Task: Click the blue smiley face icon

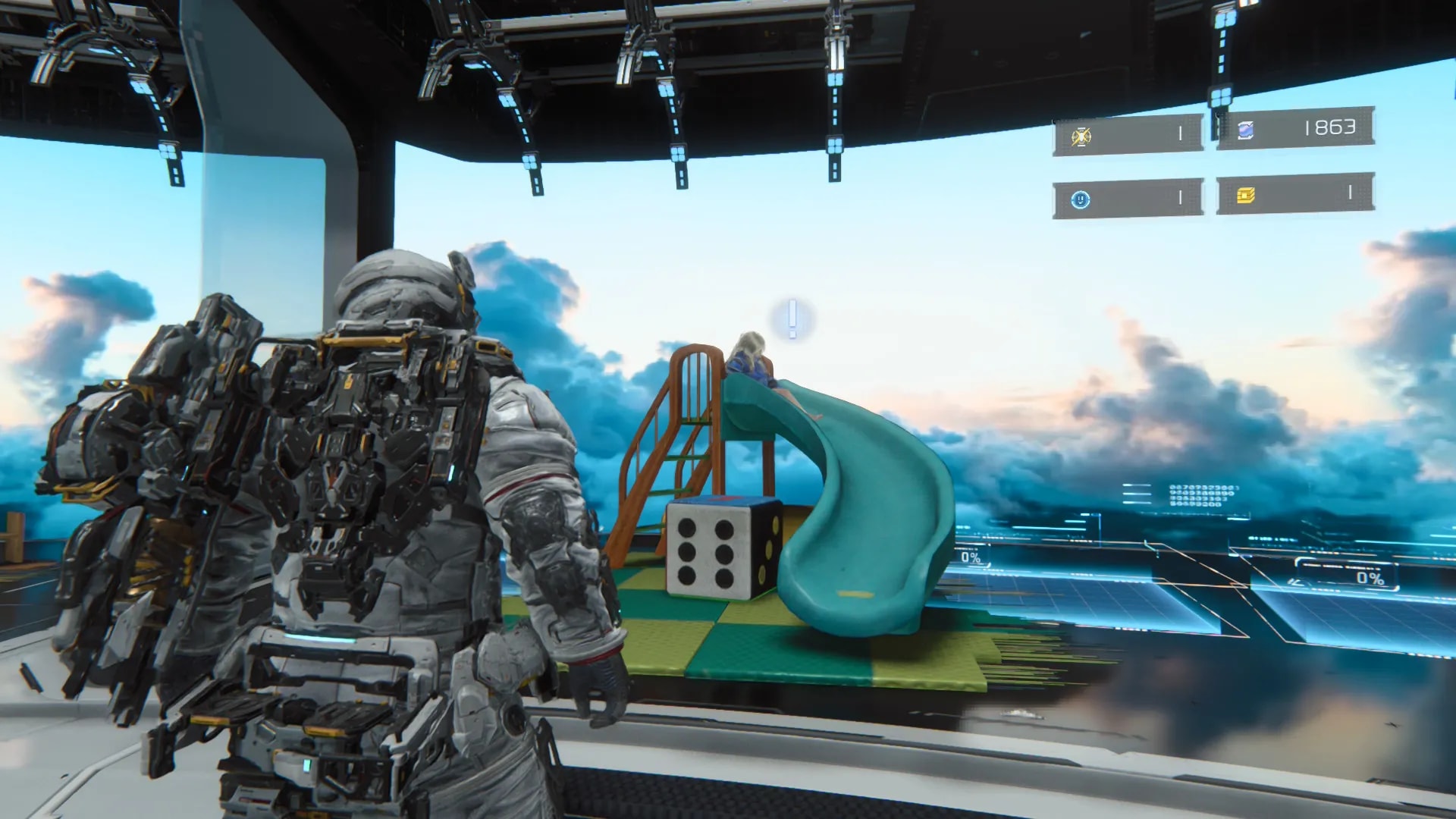Action: tap(1080, 199)
